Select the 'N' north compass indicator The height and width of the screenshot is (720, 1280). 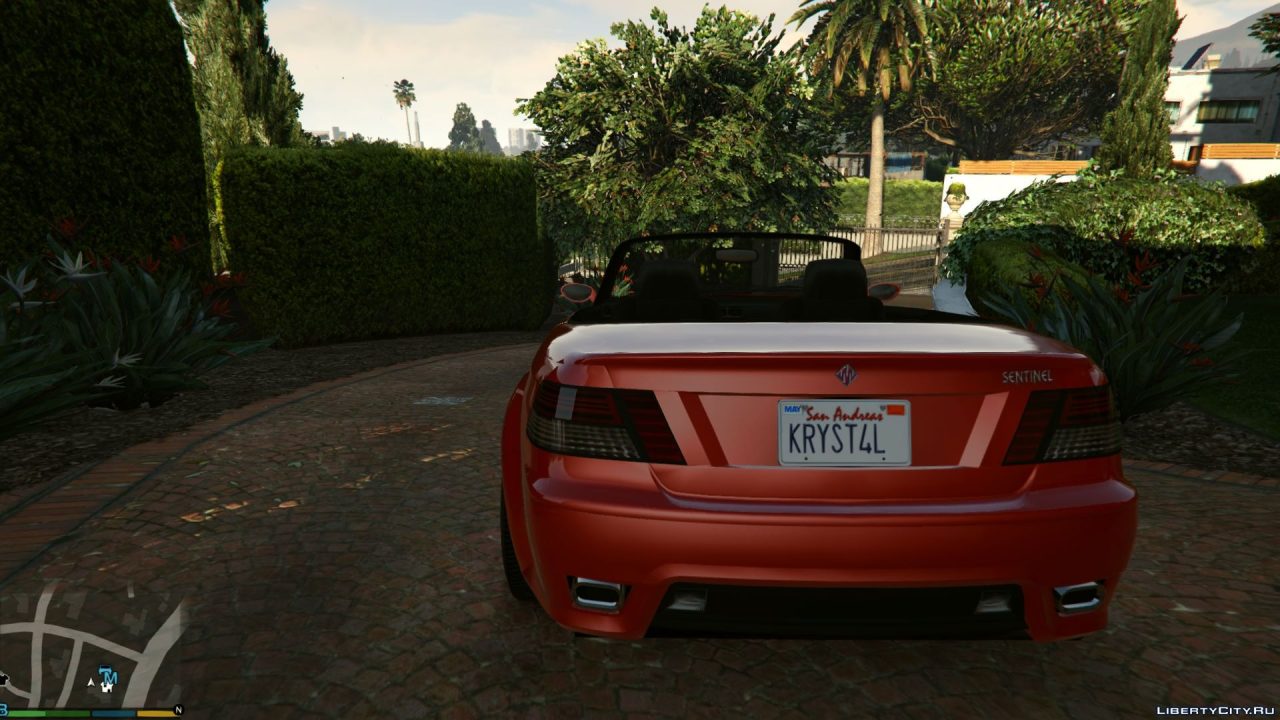tap(178, 709)
